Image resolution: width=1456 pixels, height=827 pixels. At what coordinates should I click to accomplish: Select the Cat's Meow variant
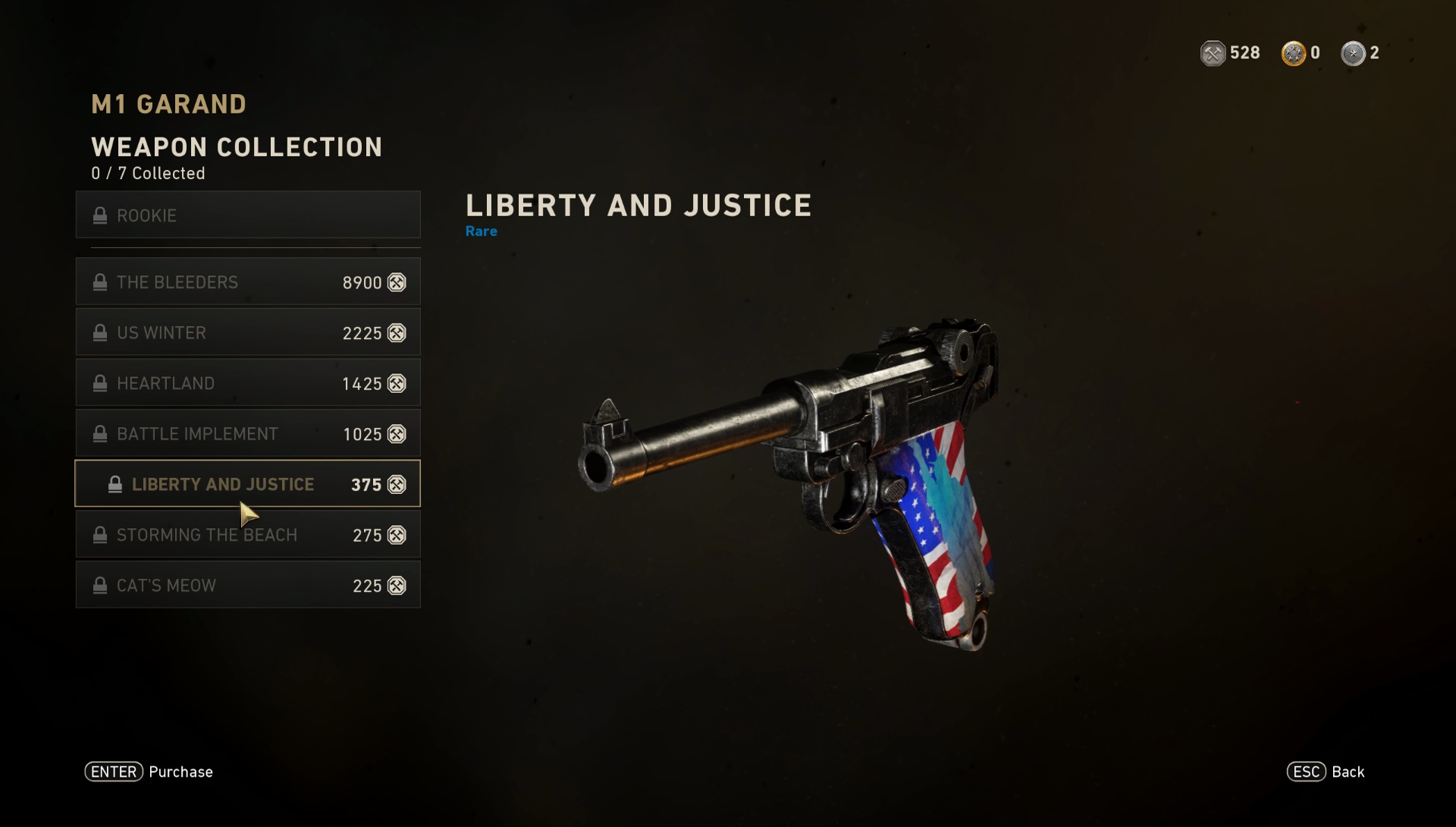pyautogui.click(x=248, y=586)
